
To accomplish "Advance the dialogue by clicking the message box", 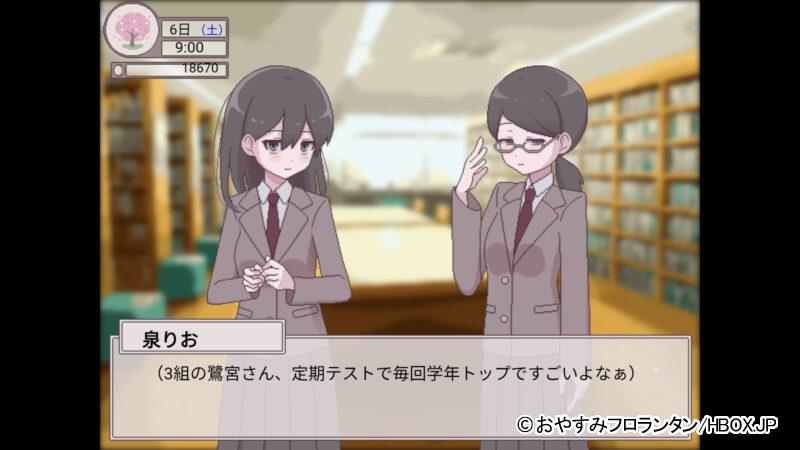I will [x=400, y=390].
